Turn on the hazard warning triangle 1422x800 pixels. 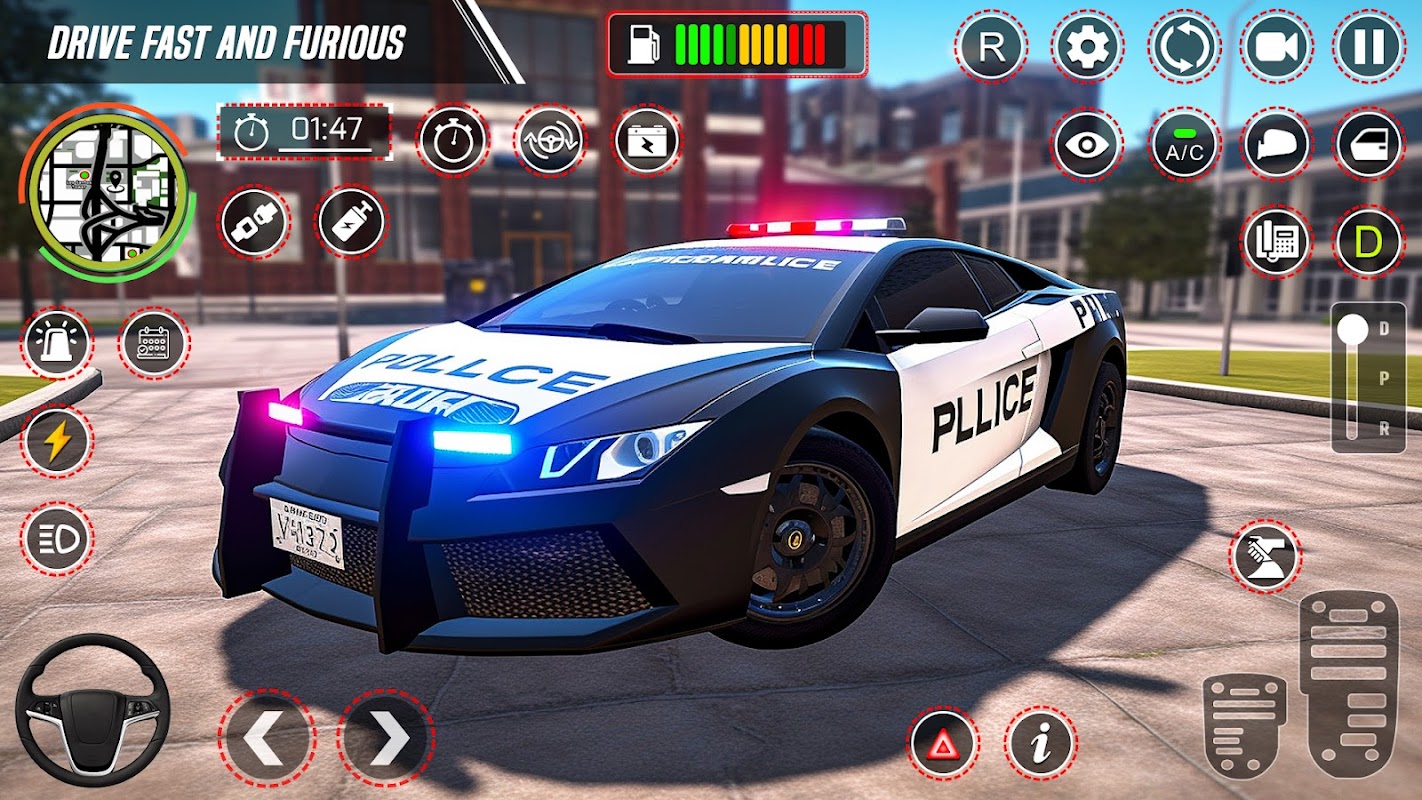point(942,743)
